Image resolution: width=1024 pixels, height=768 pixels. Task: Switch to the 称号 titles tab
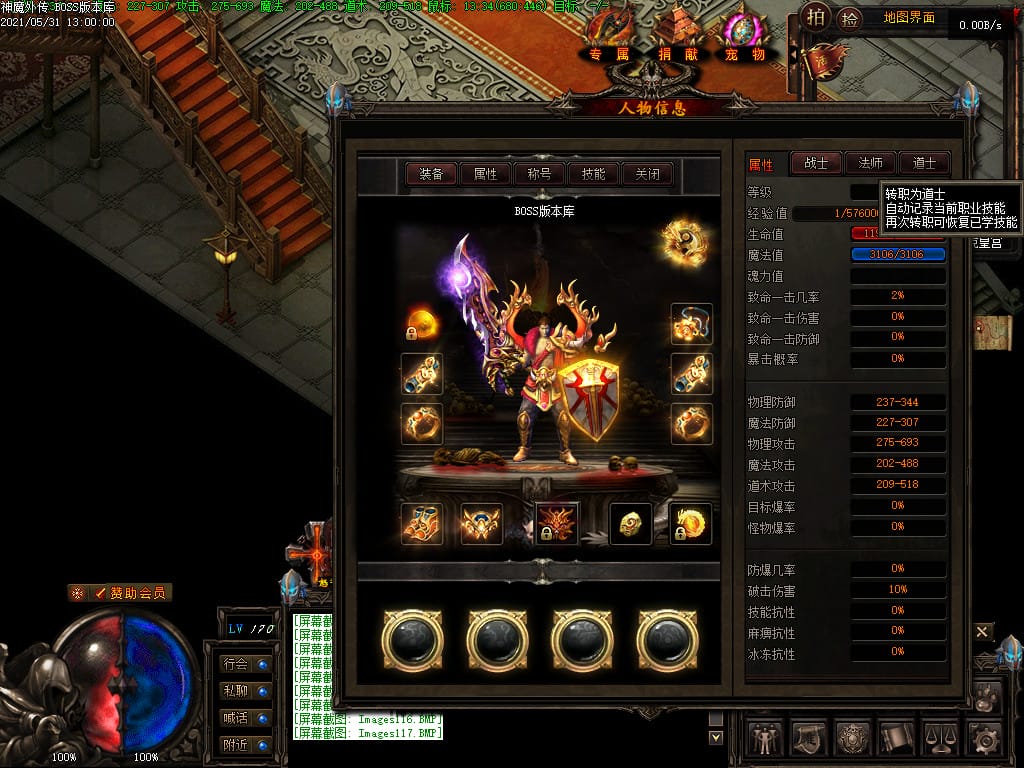(539, 174)
